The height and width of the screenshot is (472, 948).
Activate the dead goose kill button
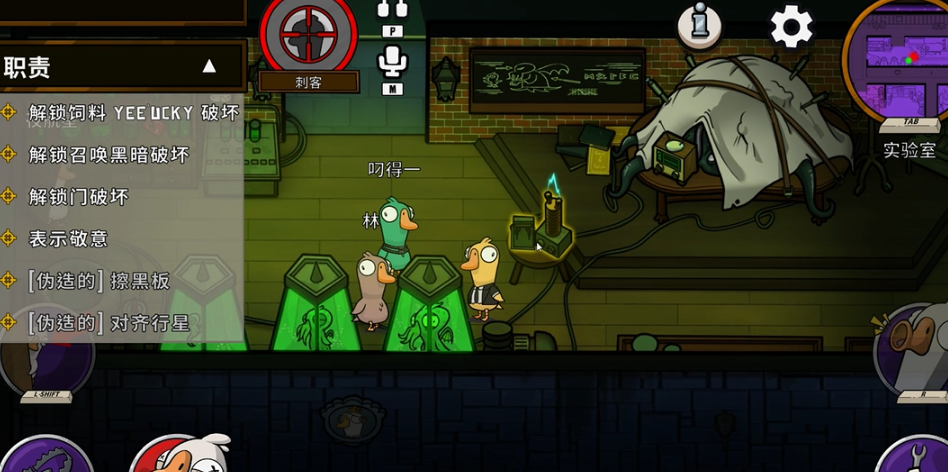pos(180,455)
